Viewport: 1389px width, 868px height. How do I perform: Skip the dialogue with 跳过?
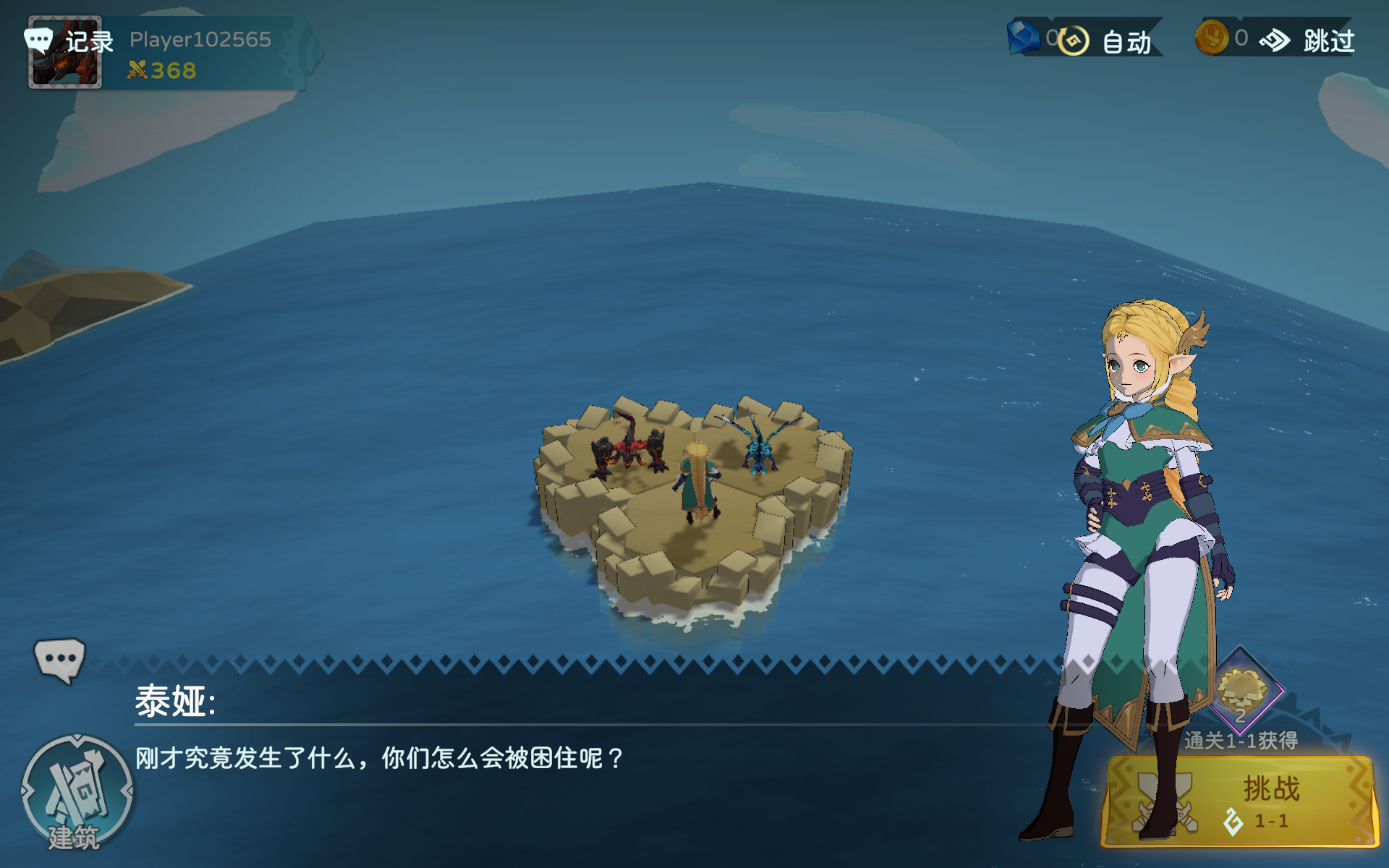click(1309, 41)
